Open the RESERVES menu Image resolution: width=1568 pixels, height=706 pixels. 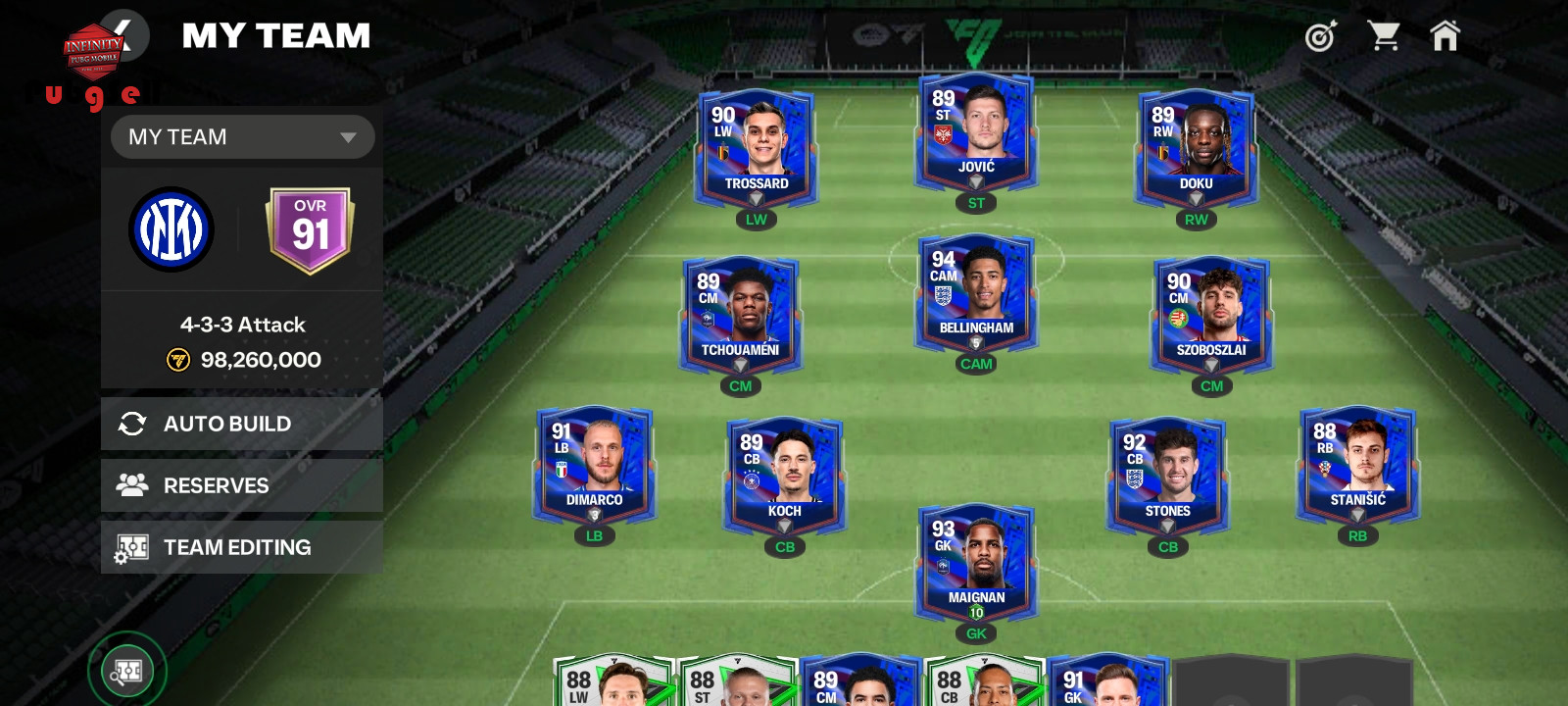[x=242, y=485]
